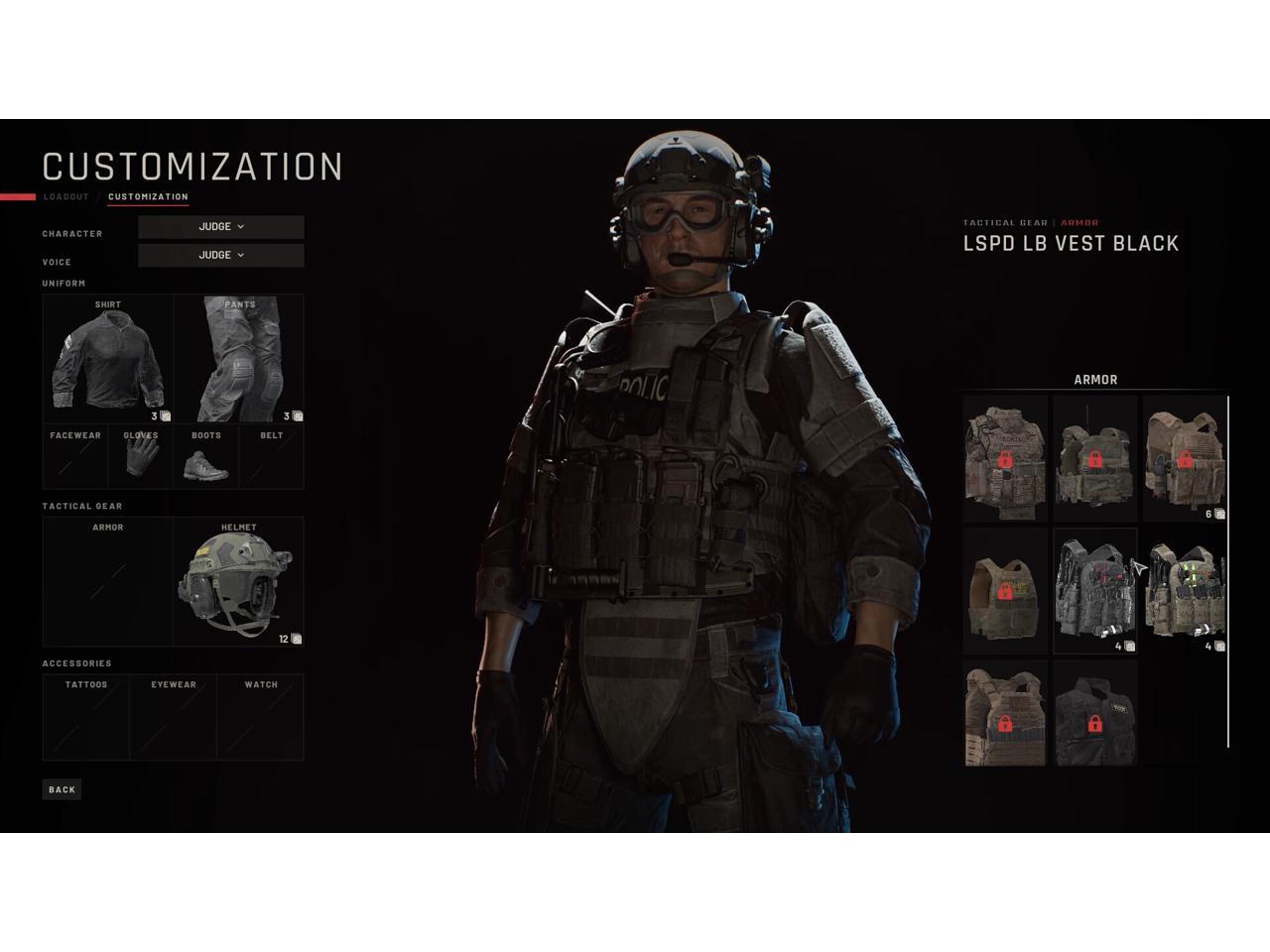Open the Character dropdown
Screen dimensions: 1270x952
pyautogui.click(x=221, y=227)
